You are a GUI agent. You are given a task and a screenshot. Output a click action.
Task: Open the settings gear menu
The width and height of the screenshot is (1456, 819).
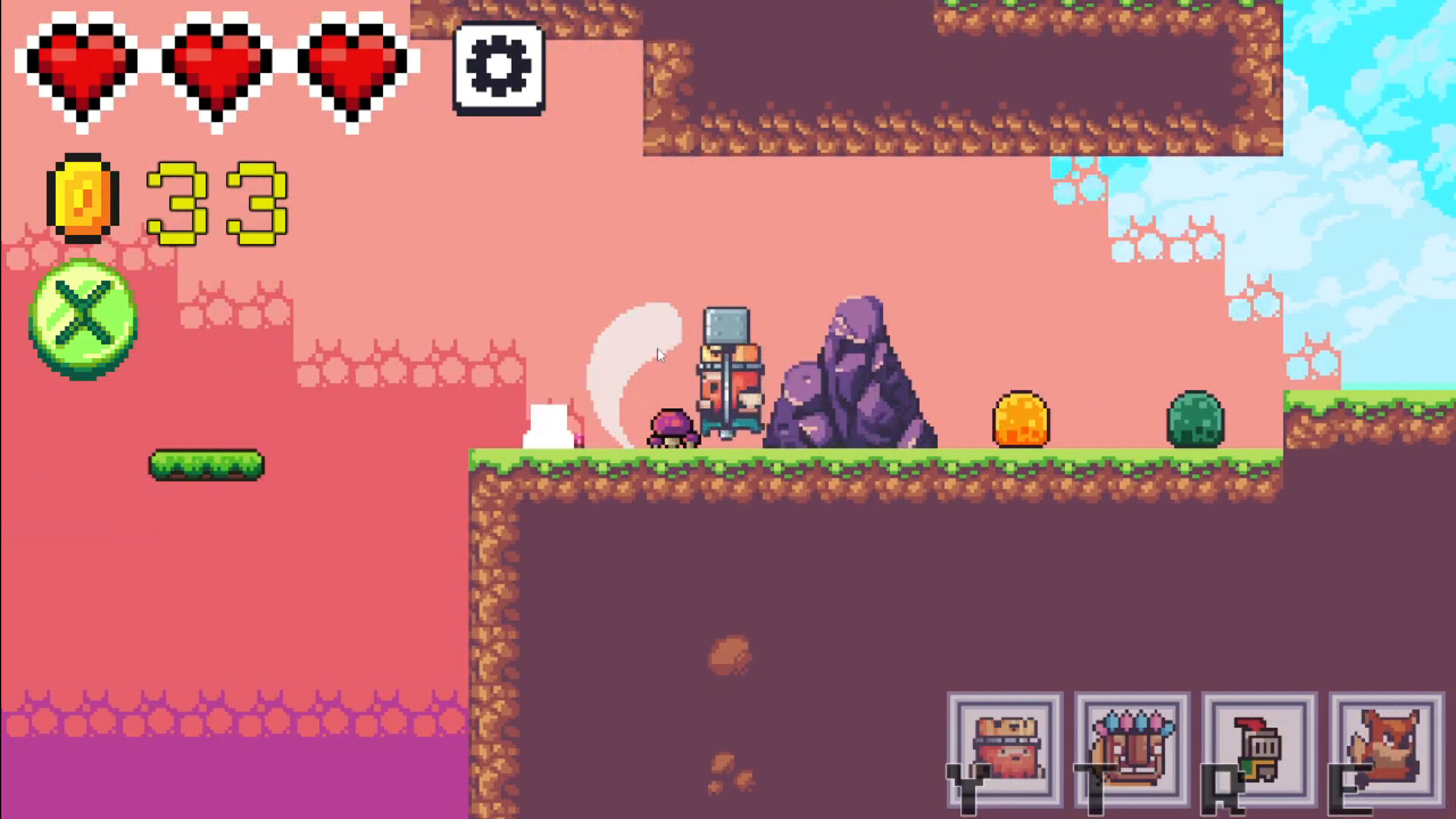click(498, 67)
